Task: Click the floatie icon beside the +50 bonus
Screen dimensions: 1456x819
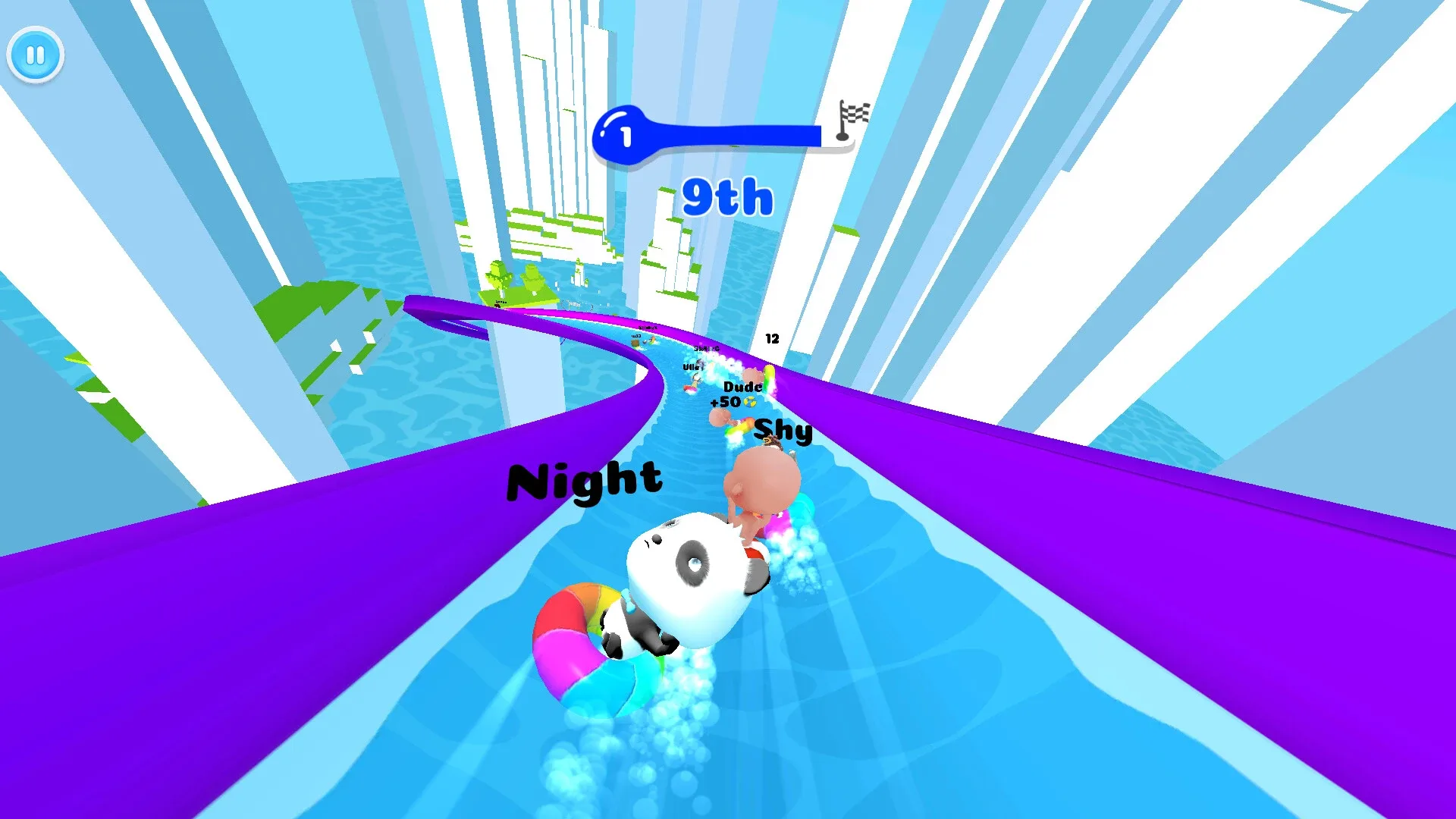Action: tap(750, 403)
